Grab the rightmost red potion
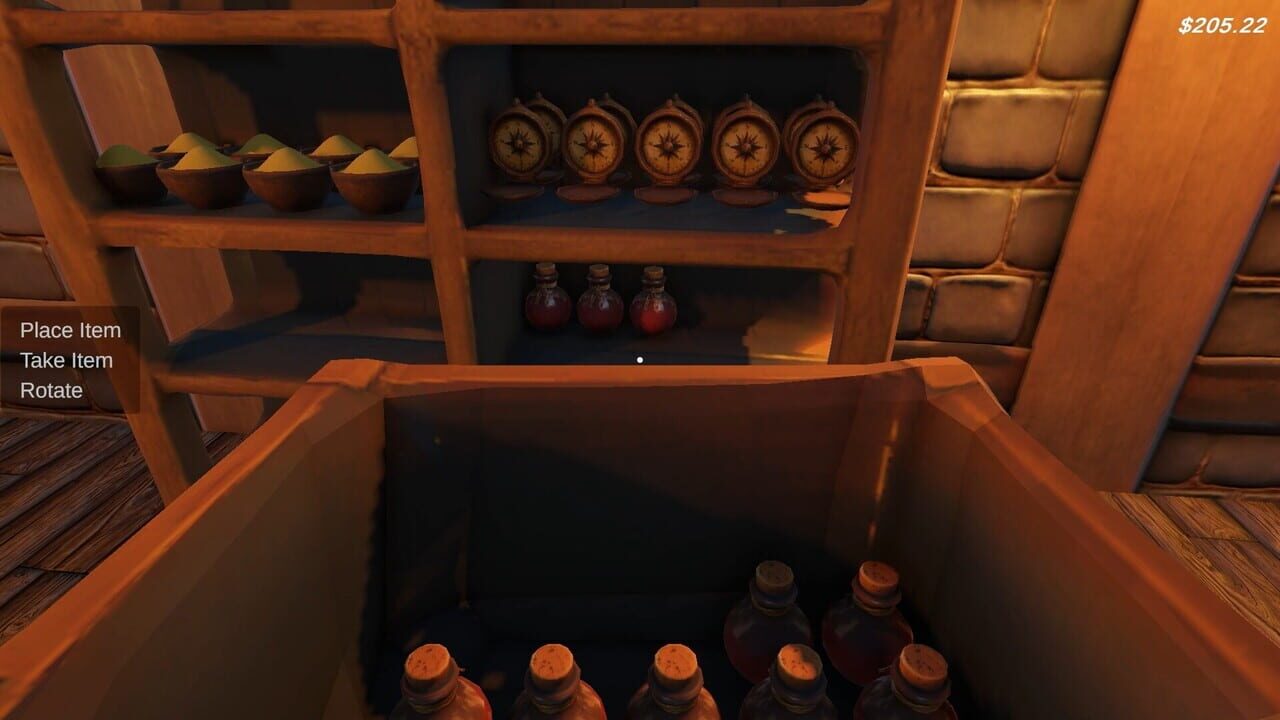The image size is (1280, 720). tap(653, 303)
